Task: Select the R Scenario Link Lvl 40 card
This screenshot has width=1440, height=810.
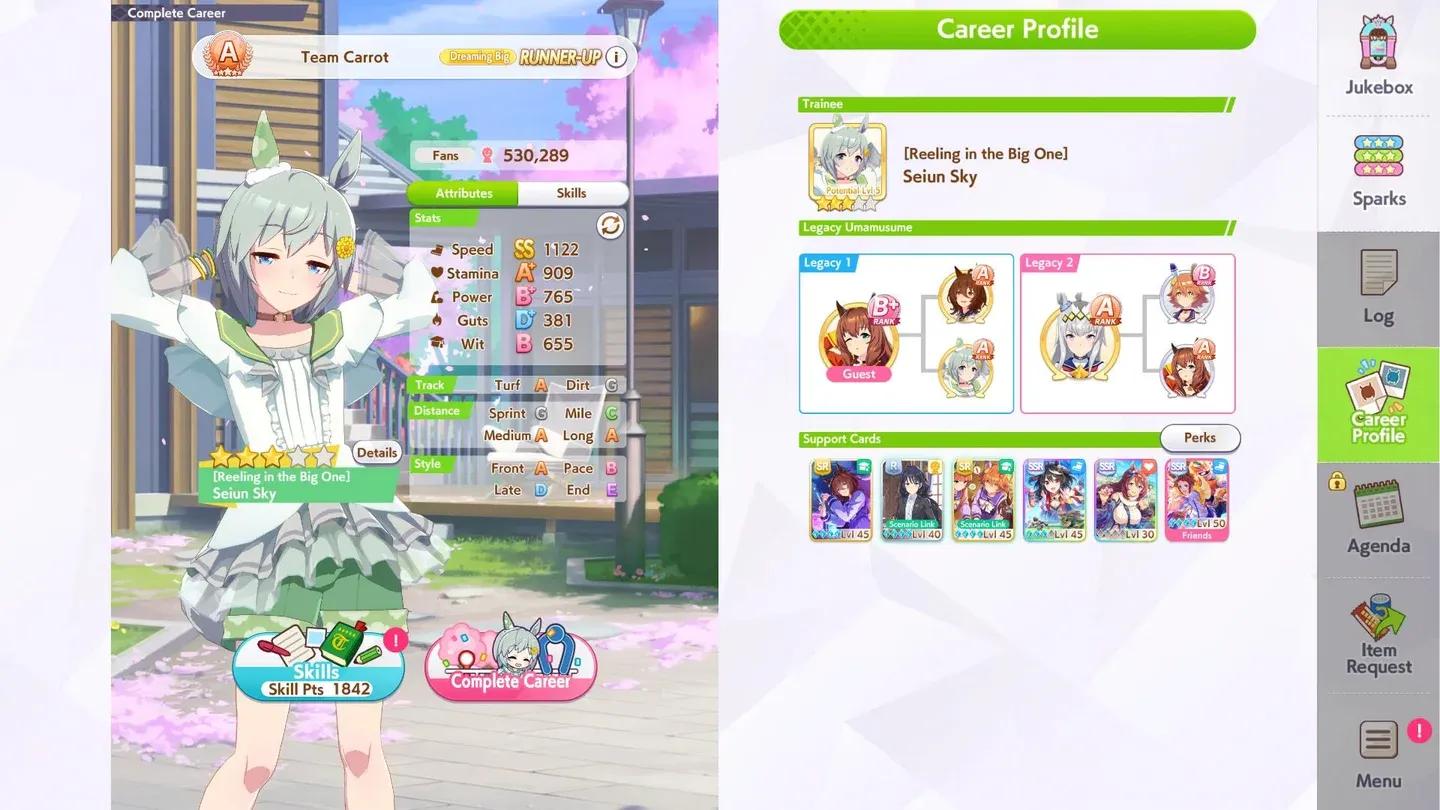Action: coord(911,498)
